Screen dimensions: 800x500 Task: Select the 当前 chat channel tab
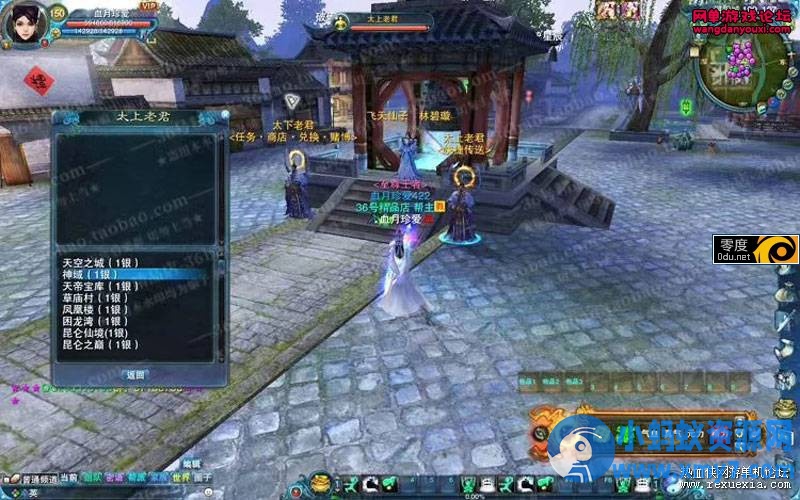[69, 478]
